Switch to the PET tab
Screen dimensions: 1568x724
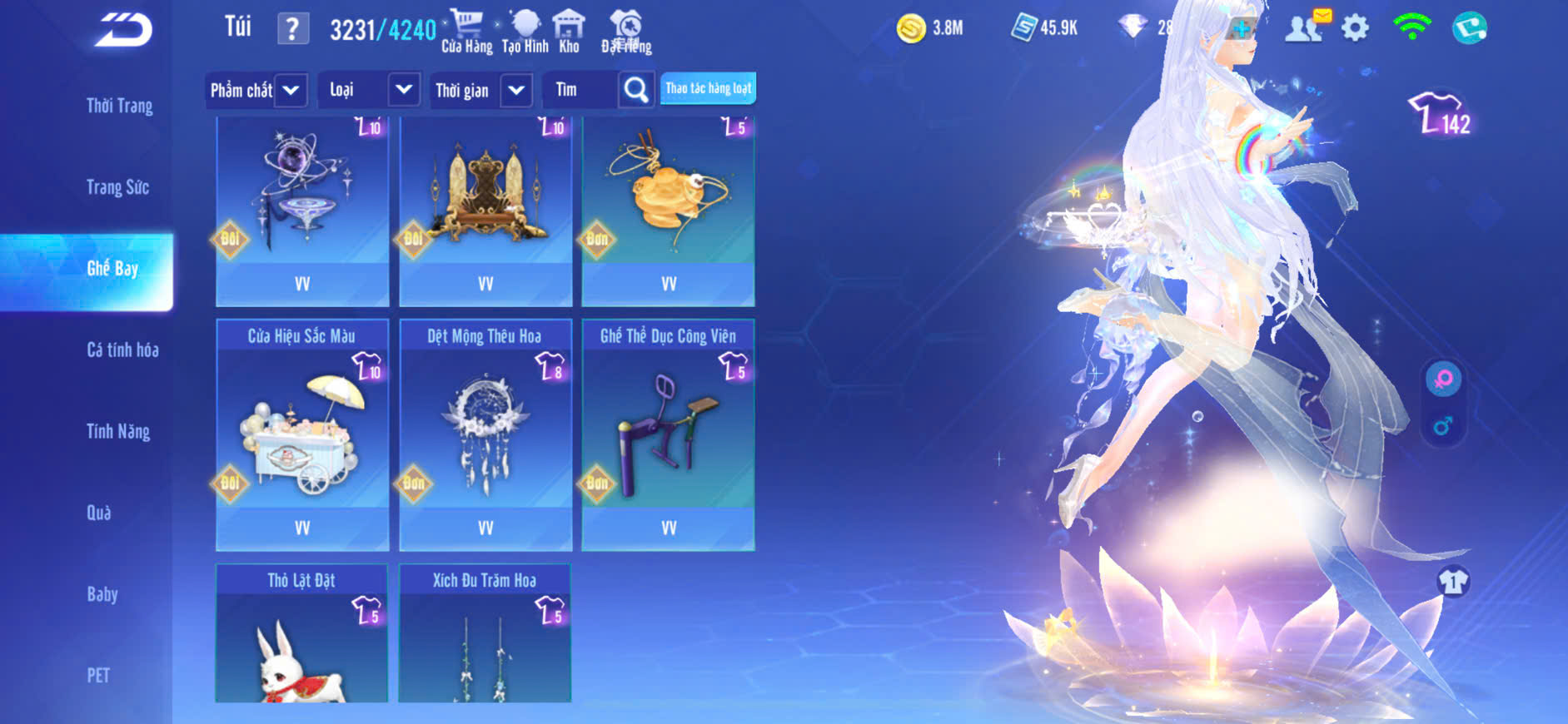[98, 675]
